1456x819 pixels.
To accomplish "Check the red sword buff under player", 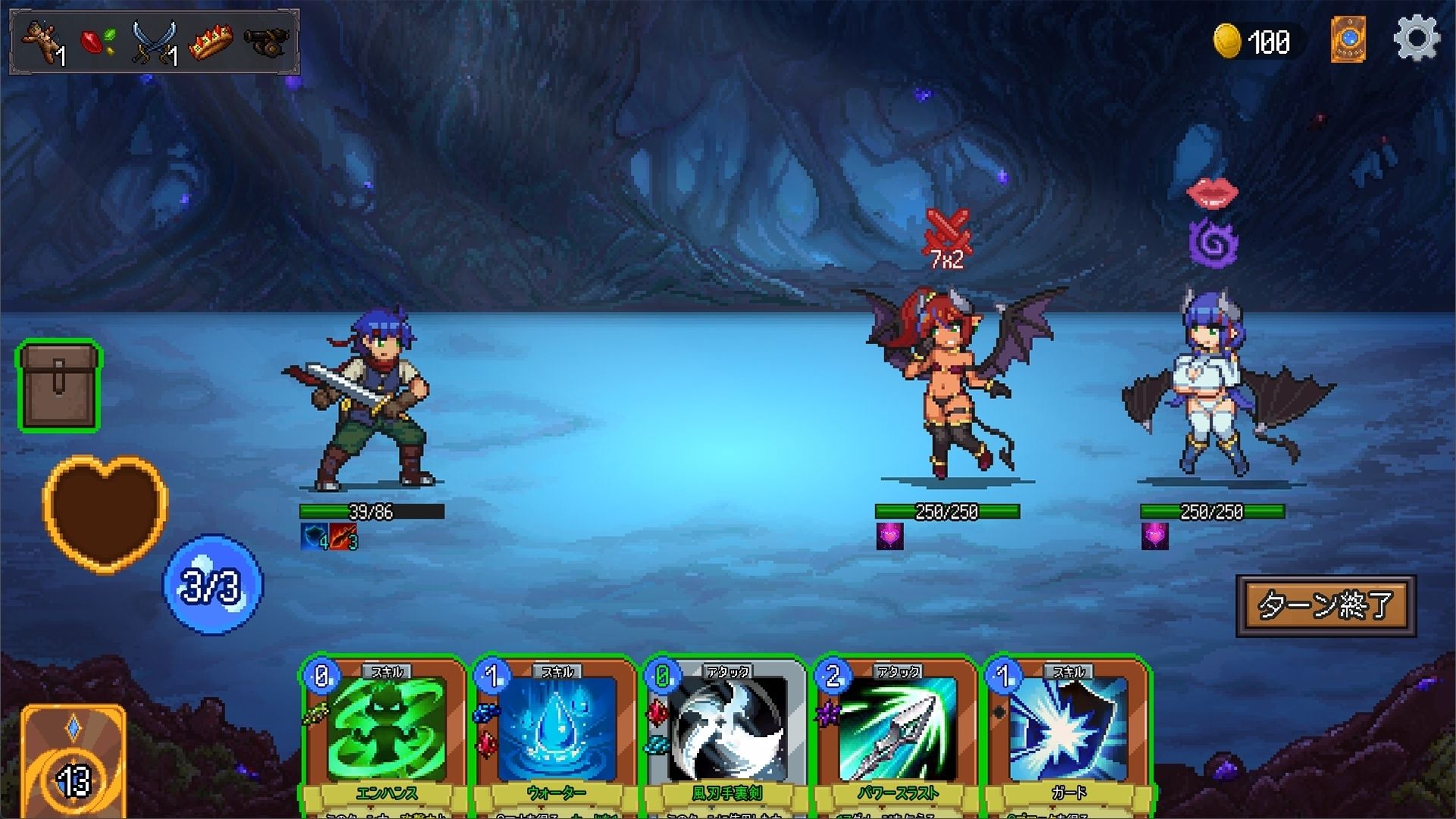I will coord(344,537).
